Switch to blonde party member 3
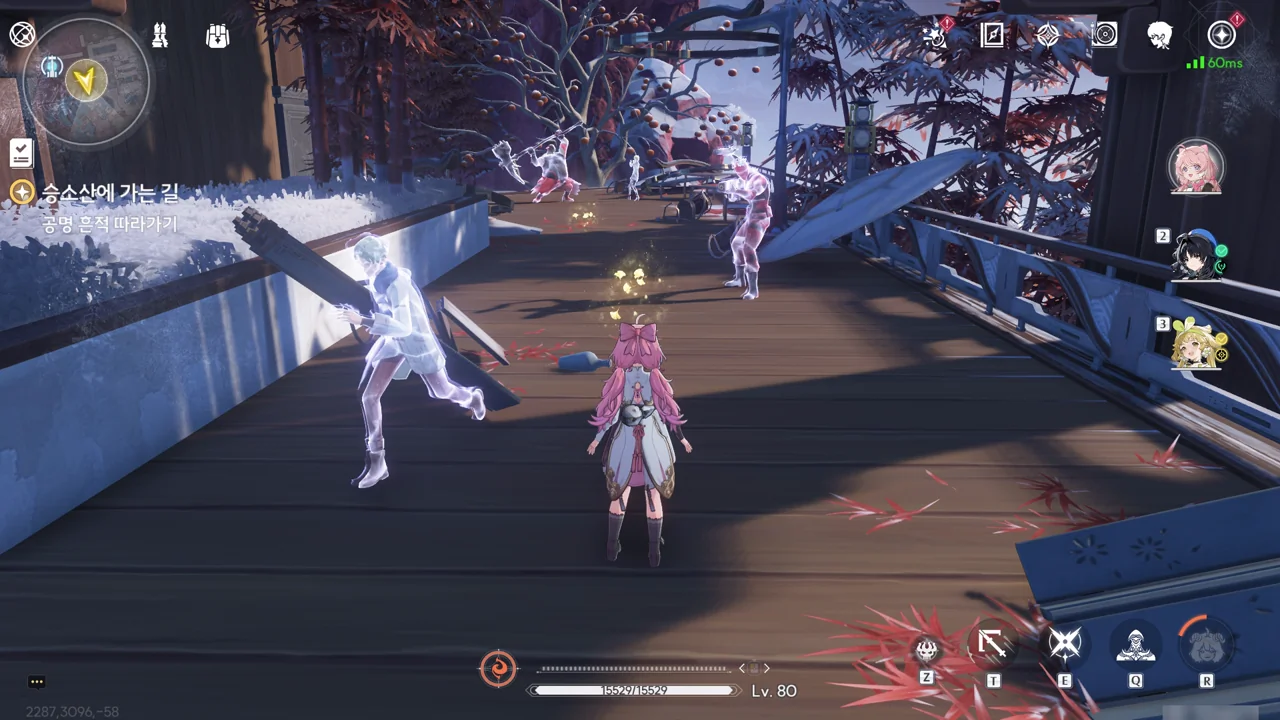Image resolution: width=1280 pixels, height=720 pixels. 1199,343
